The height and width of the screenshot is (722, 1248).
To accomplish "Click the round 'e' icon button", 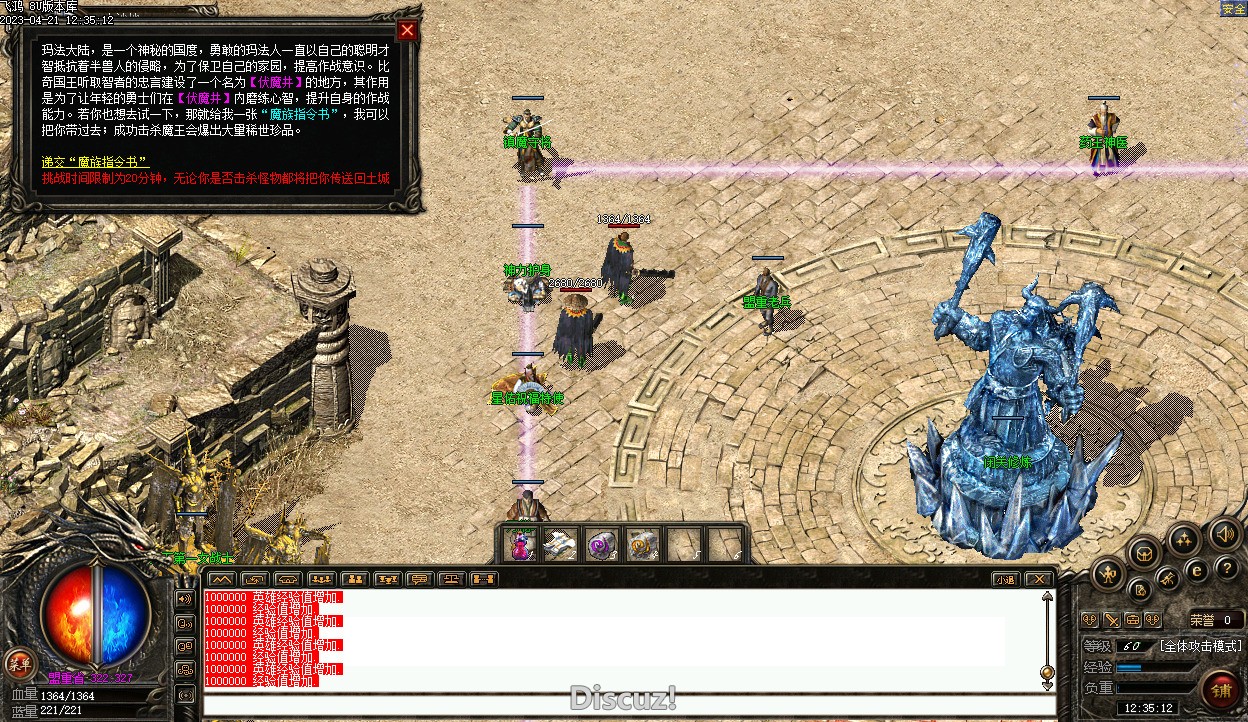I will [x=1196, y=570].
